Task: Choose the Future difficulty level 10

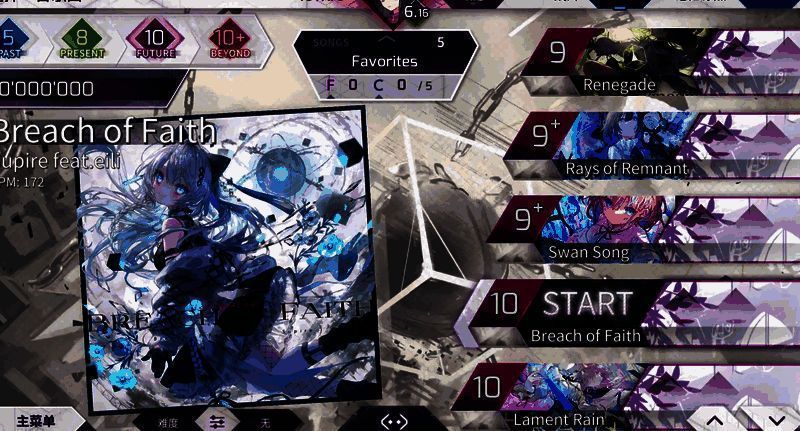Action: 153,41
